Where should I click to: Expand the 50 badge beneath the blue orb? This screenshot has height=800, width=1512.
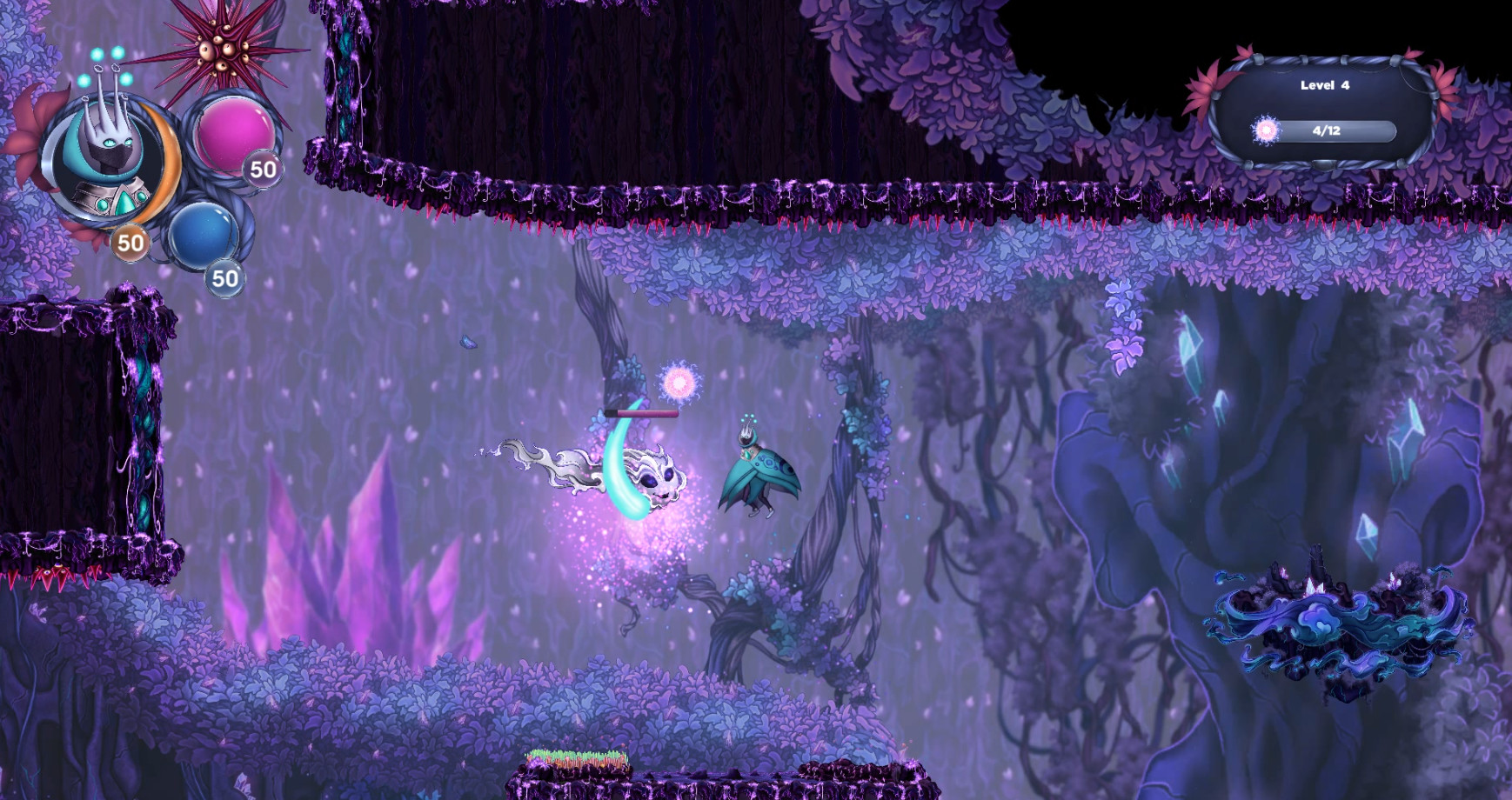224,279
